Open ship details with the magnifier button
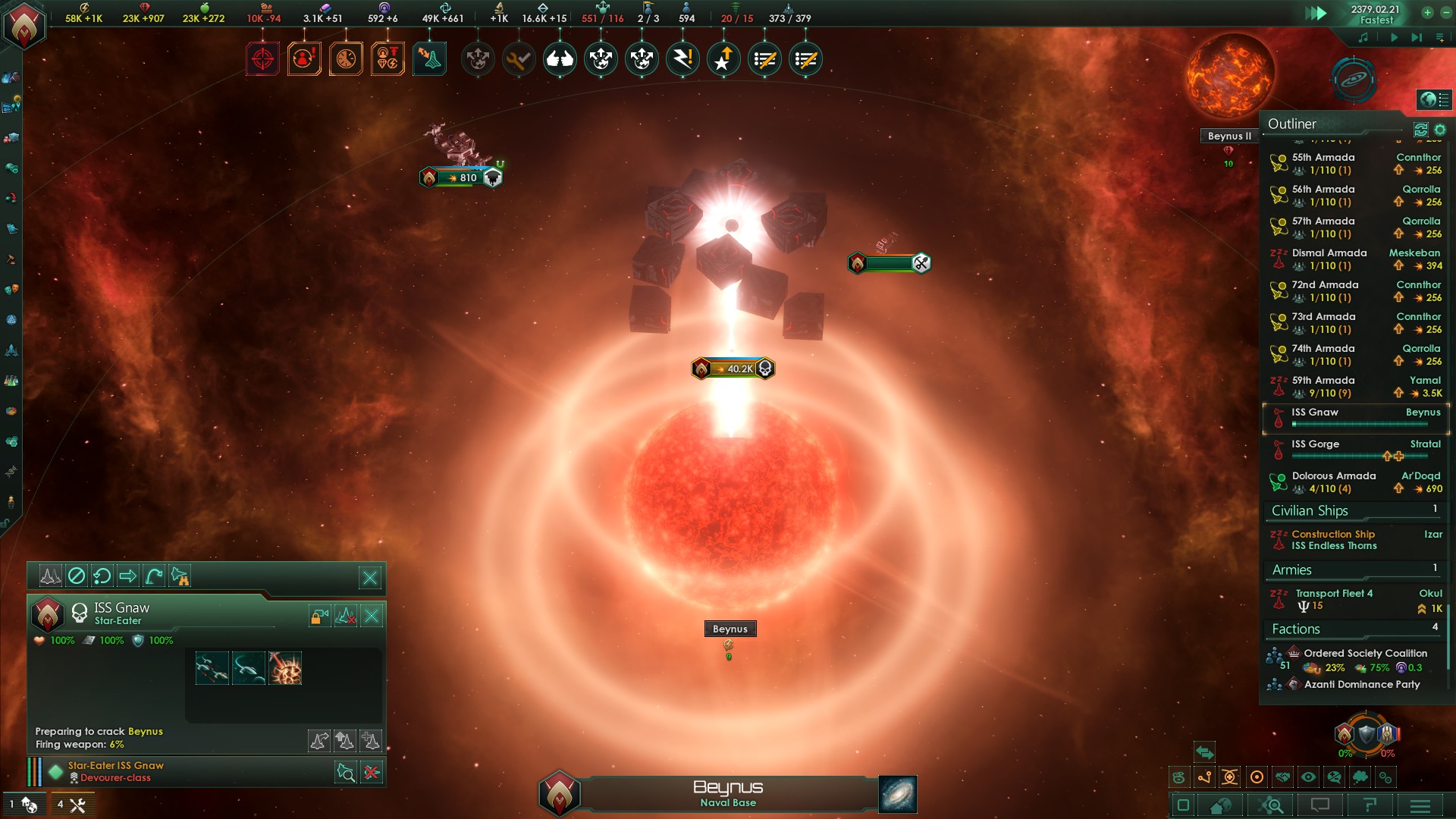This screenshot has width=1456, height=819. [346, 773]
